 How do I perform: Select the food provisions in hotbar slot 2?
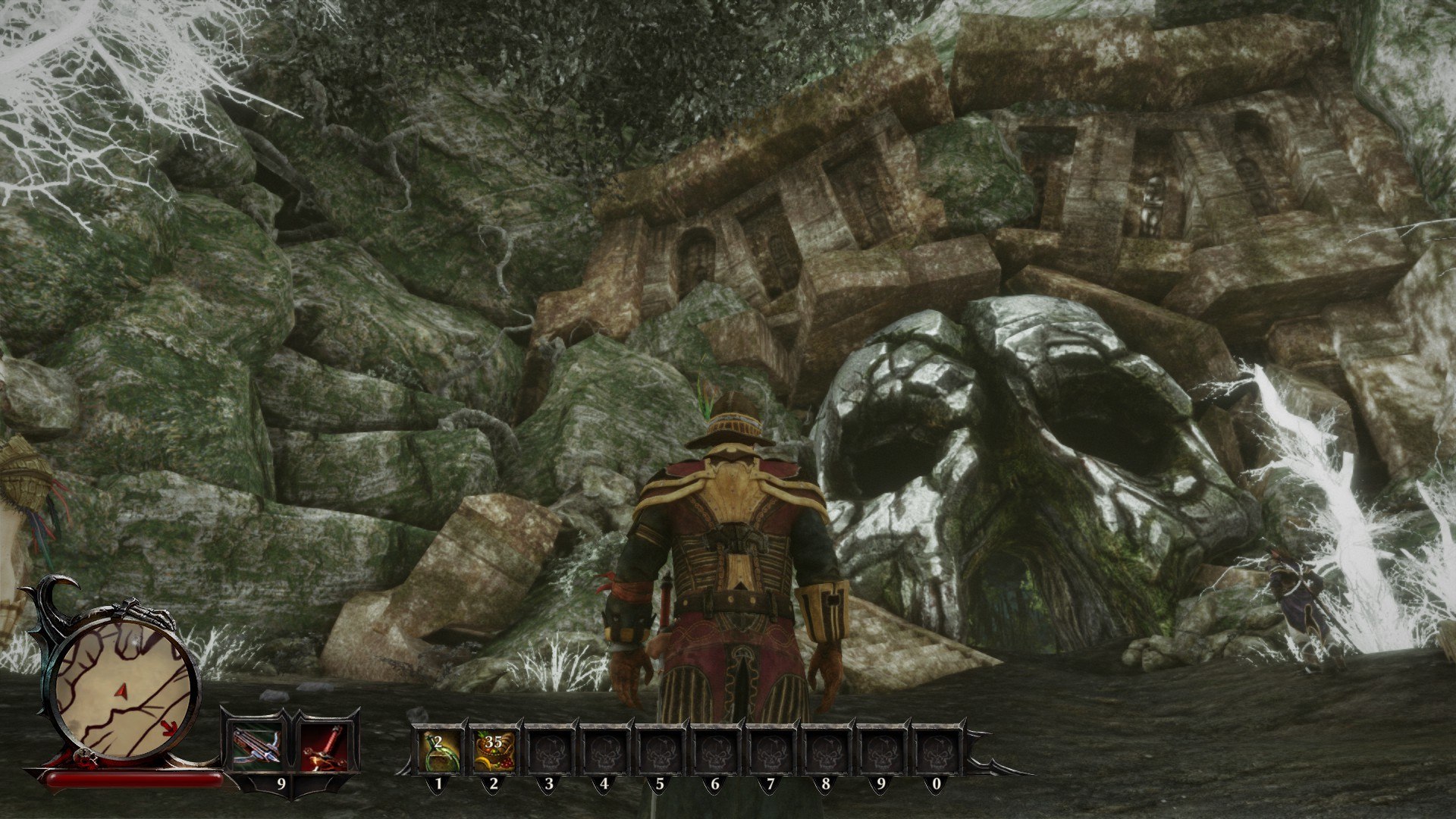pyautogui.click(x=493, y=749)
